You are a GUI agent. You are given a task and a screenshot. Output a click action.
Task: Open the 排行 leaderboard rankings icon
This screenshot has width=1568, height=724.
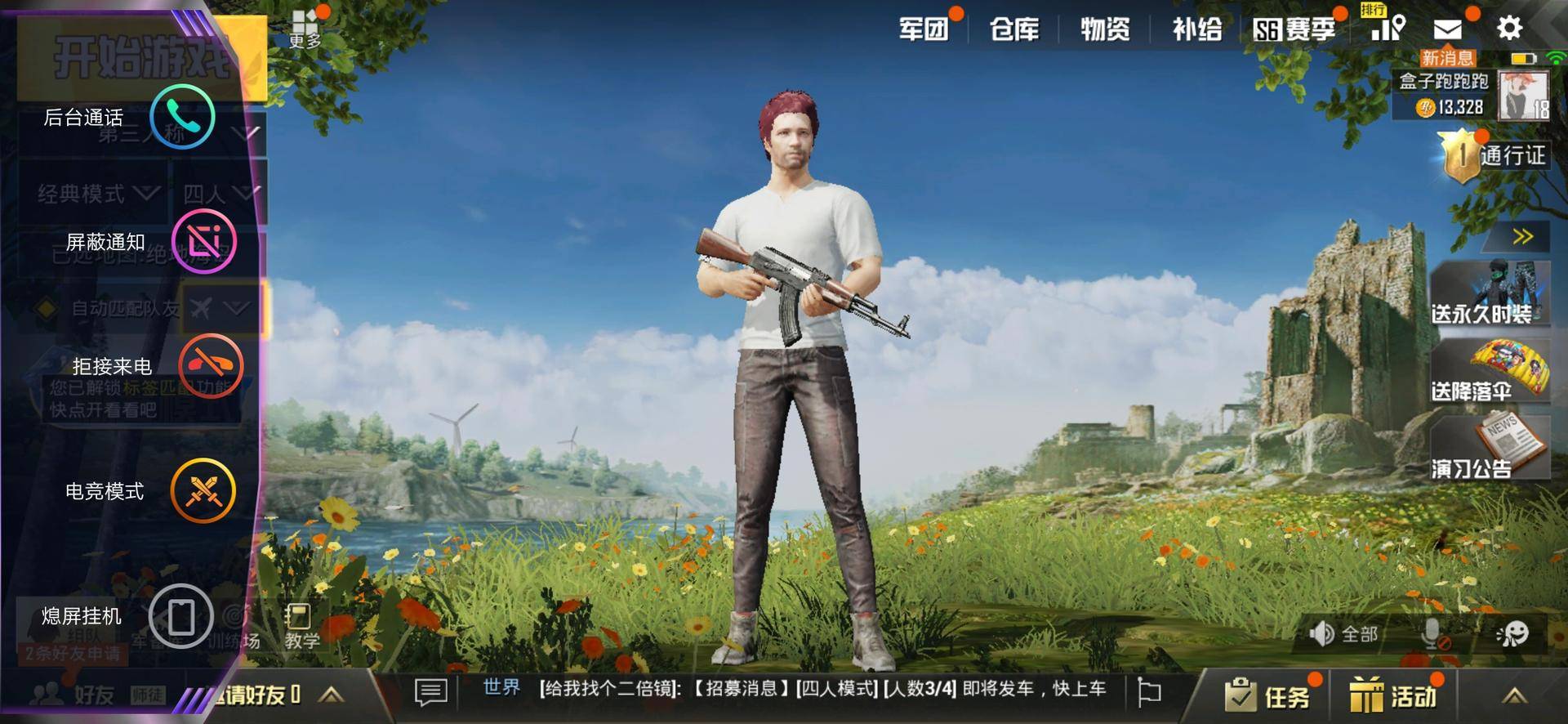[x=1388, y=29]
